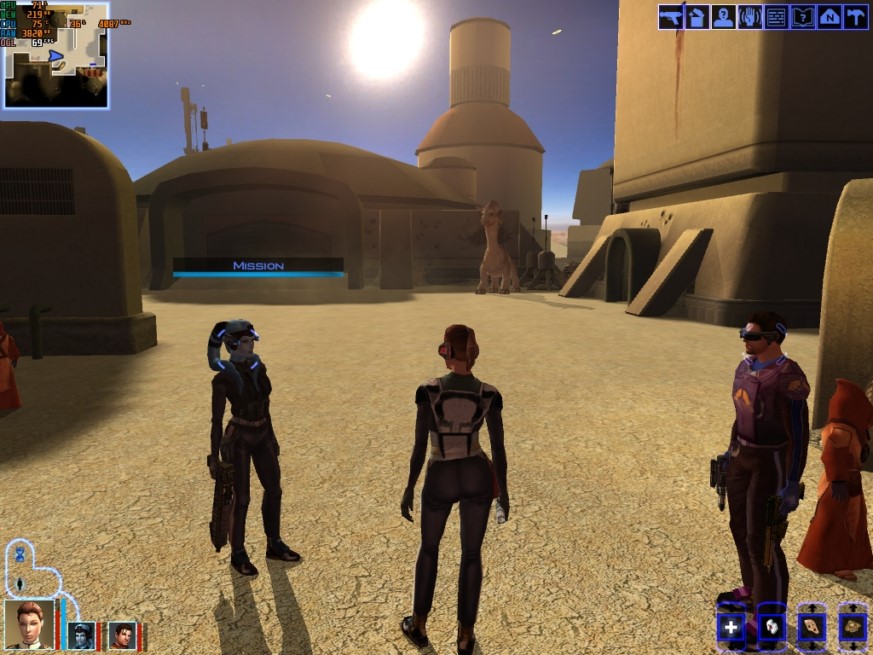Image resolution: width=873 pixels, height=655 pixels.
Task: Open the Abilities screen with the hand icon
Action: [750, 17]
